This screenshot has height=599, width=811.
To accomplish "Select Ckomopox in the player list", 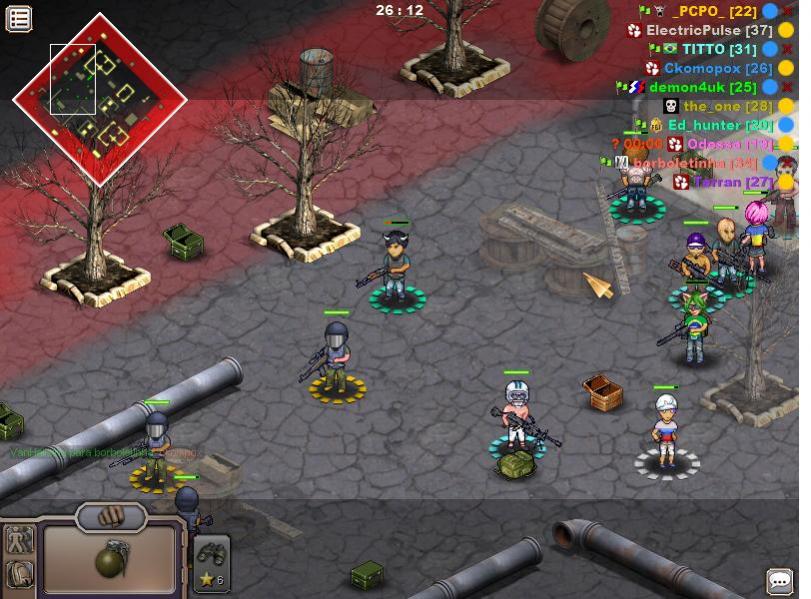I will pyautogui.click(x=718, y=68).
